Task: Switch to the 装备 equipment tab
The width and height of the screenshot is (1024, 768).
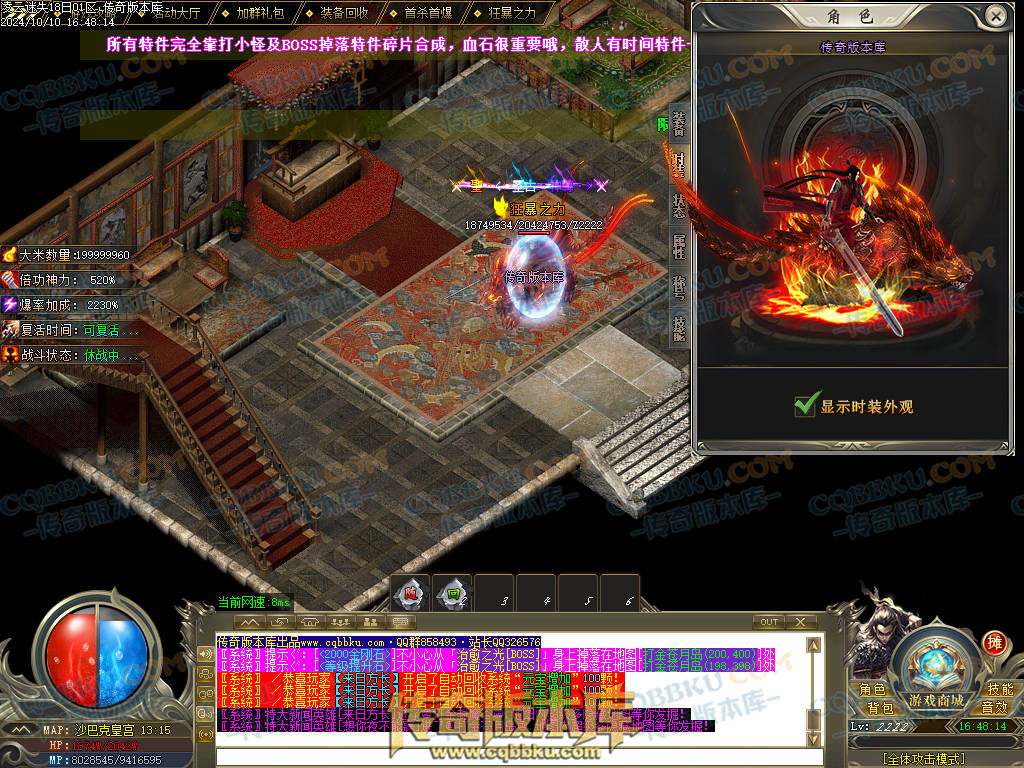Action: coord(680,125)
